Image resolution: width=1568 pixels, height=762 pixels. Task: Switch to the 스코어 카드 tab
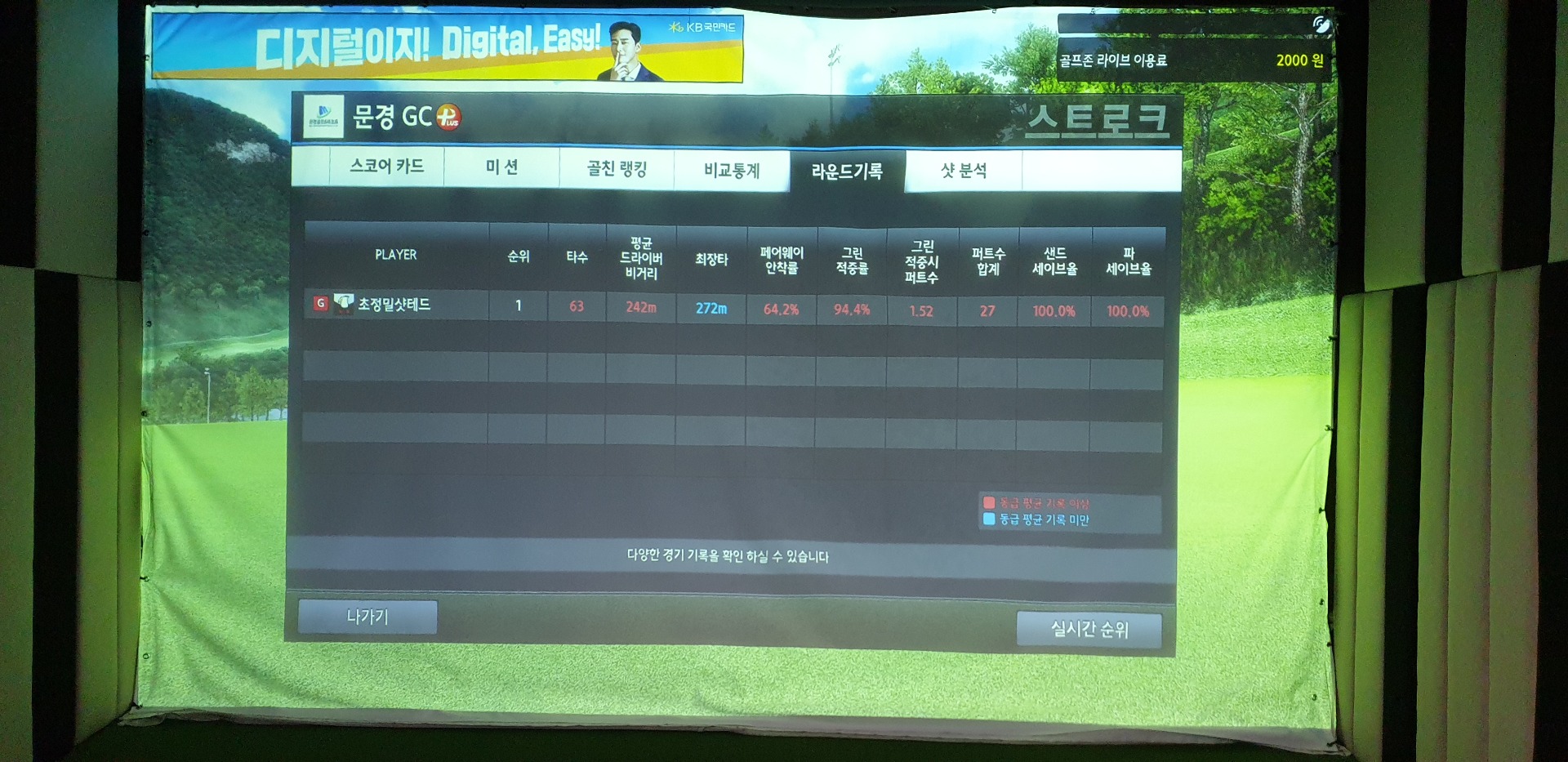tap(386, 167)
